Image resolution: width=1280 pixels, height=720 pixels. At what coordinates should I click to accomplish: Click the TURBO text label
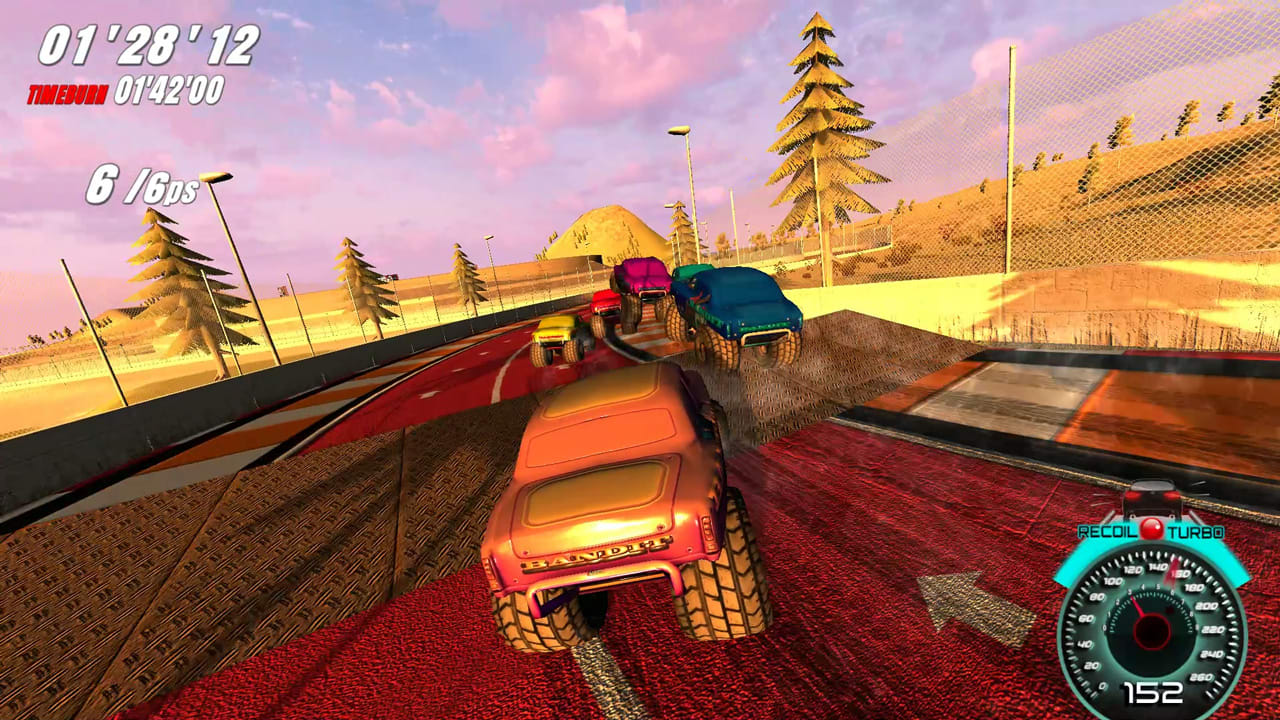[x=1196, y=531]
